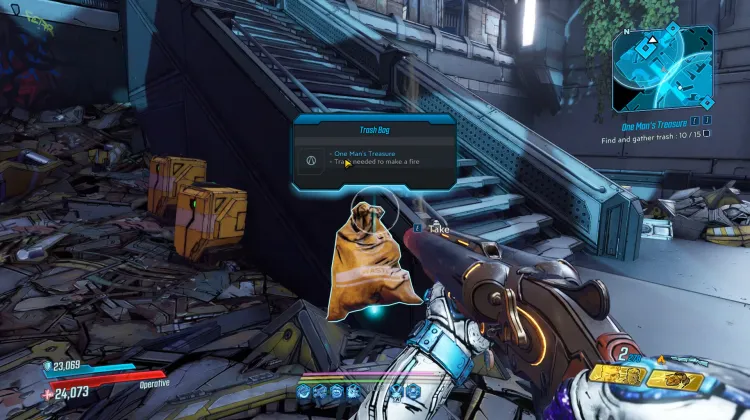Viewport: 750px width, 420px height.
Task: Select the Trash Bag info panel
Action: pos(374,151)
